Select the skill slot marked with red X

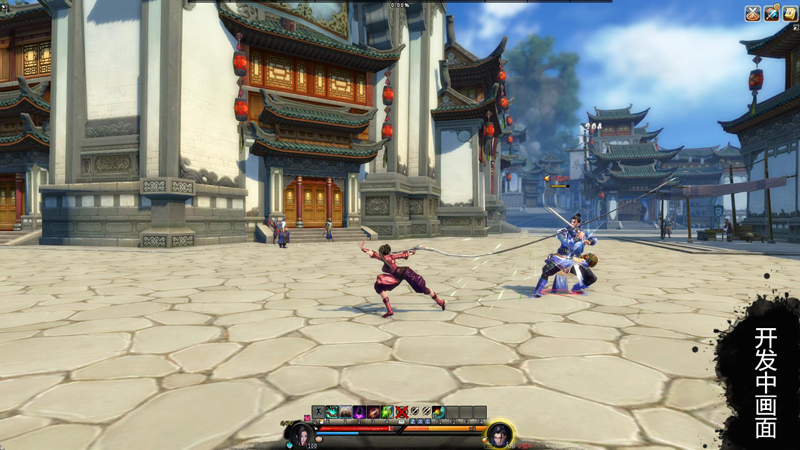point(400,412)
